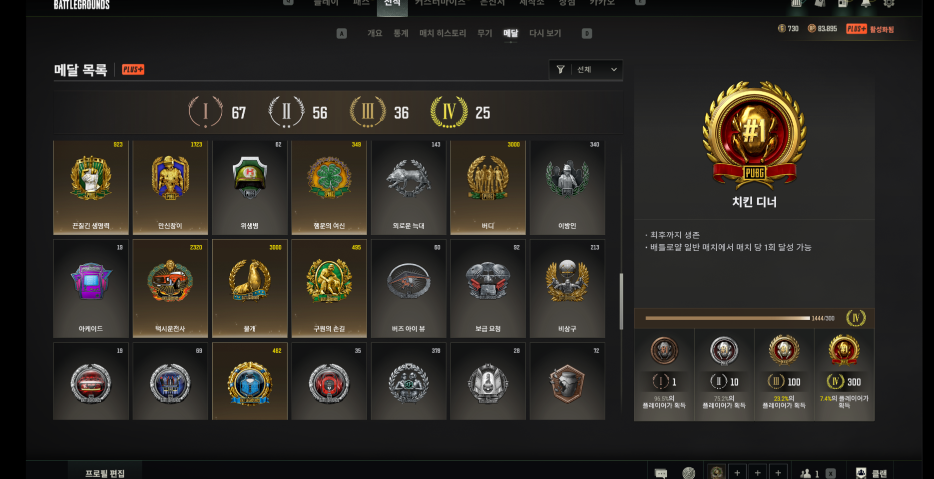Select the 끈질긴 생명력 medal tile
This screenshot has height=479, width=934.
(91, 187)
